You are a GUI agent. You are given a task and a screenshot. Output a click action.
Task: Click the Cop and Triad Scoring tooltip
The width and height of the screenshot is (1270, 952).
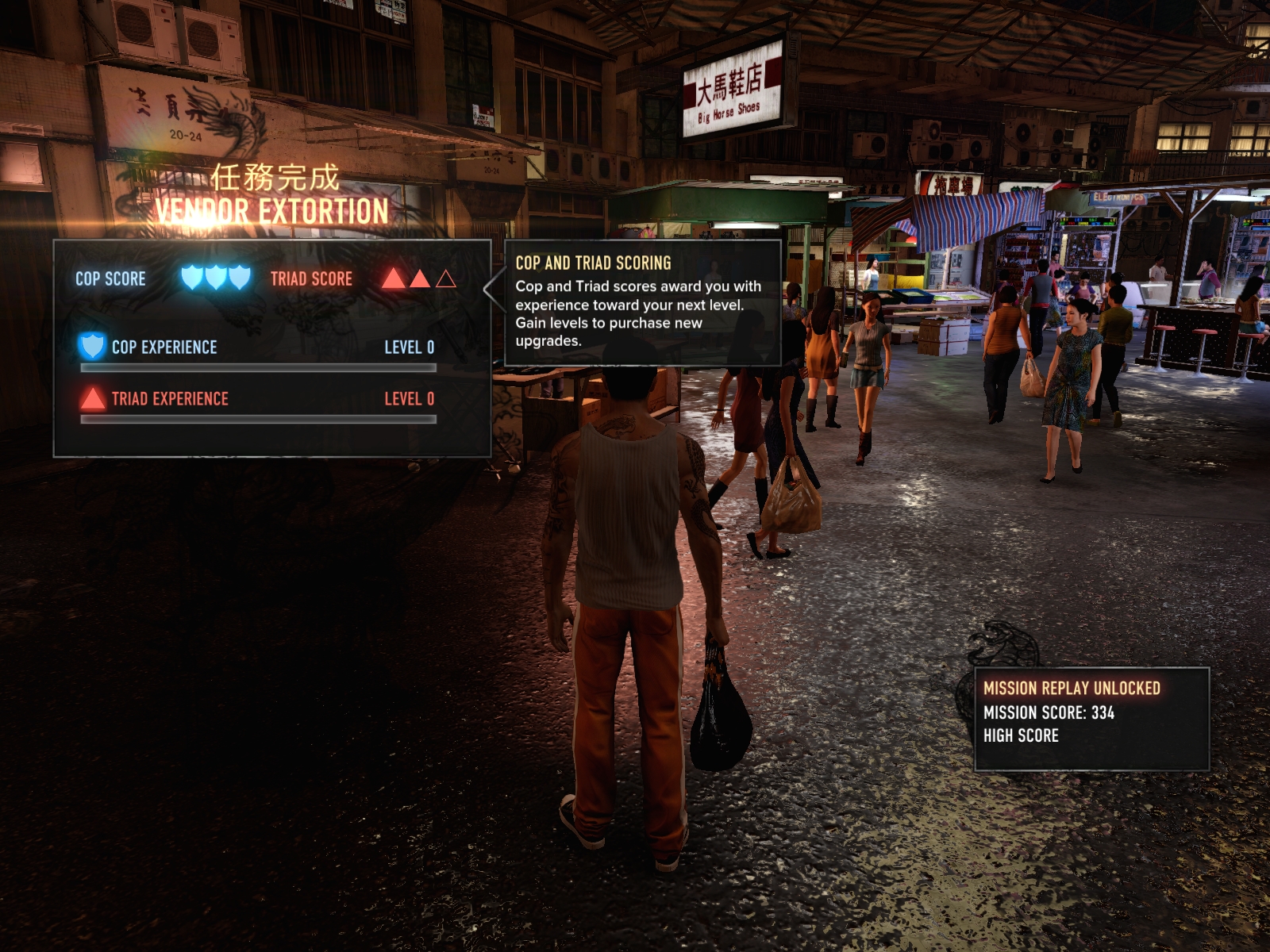pos(642,302)
